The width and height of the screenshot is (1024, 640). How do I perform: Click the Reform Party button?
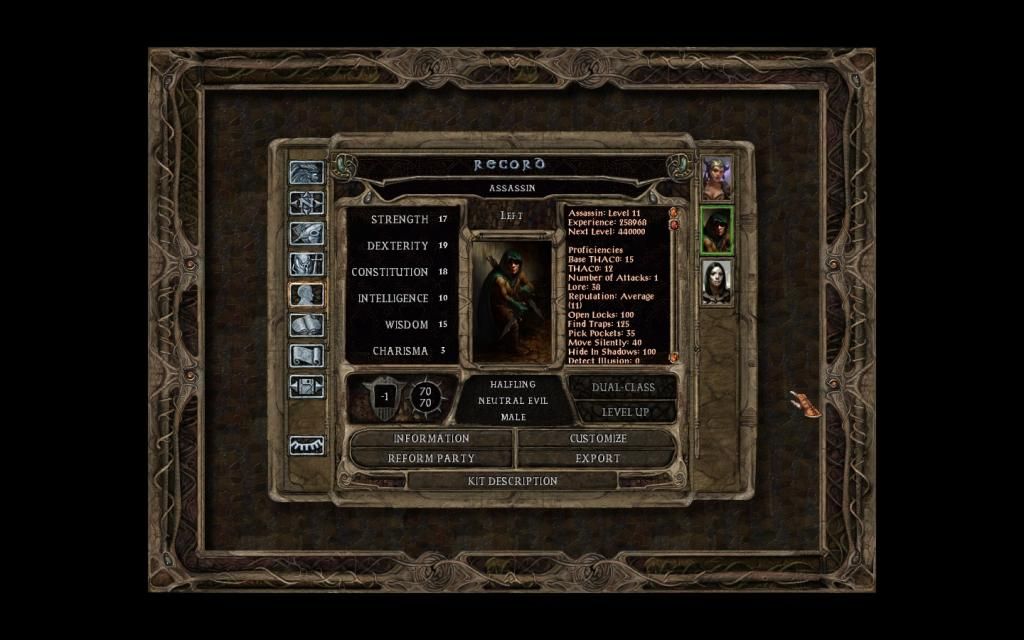pos(431,458)
